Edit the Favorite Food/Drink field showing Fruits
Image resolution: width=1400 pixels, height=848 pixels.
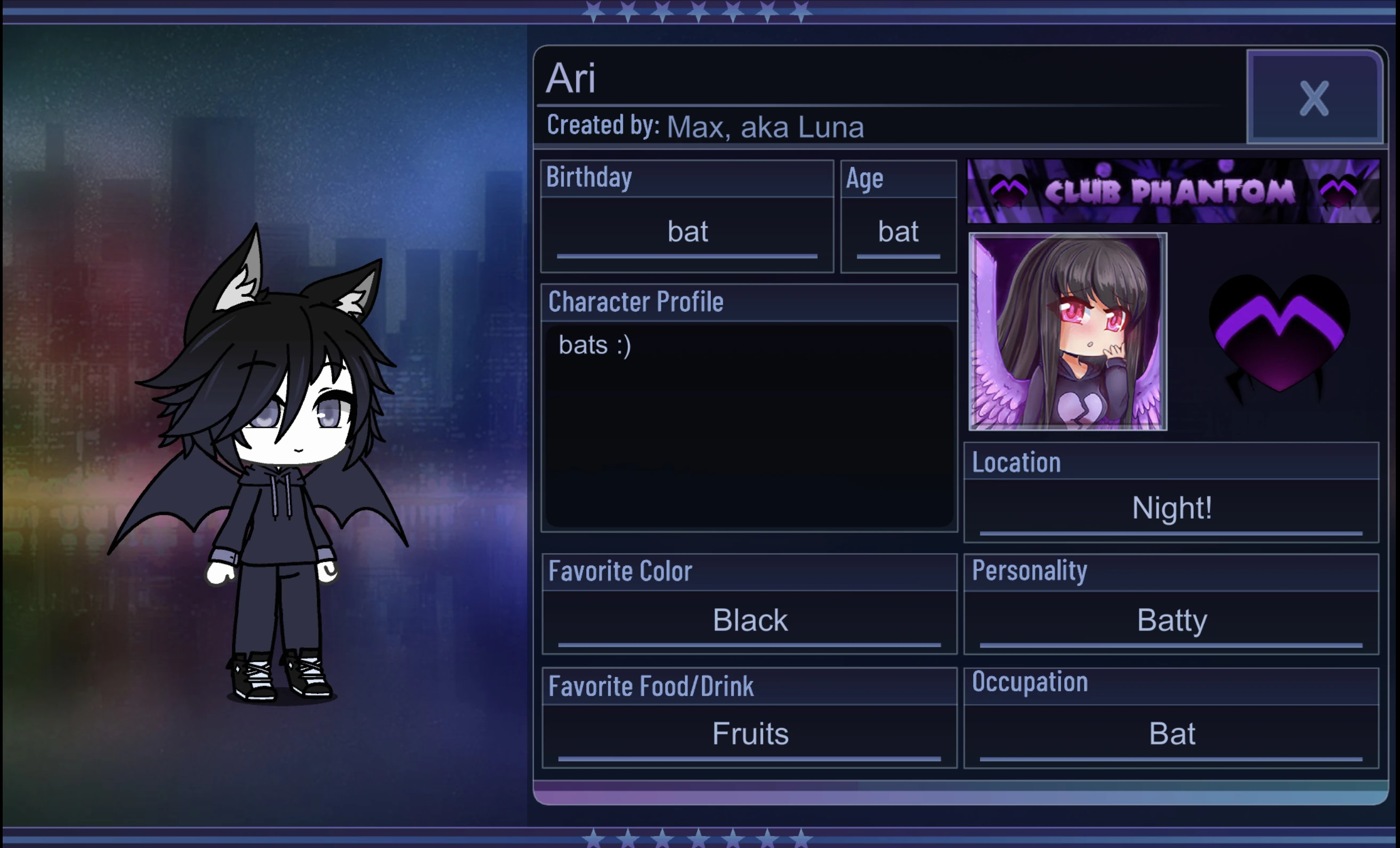coord(749,733)
